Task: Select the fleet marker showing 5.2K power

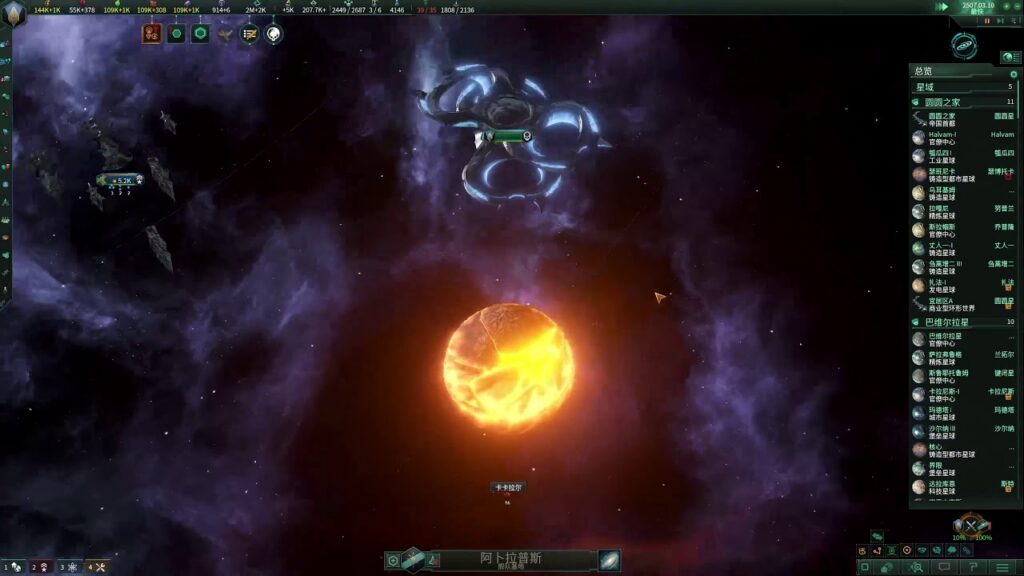Action: point(121,180)
